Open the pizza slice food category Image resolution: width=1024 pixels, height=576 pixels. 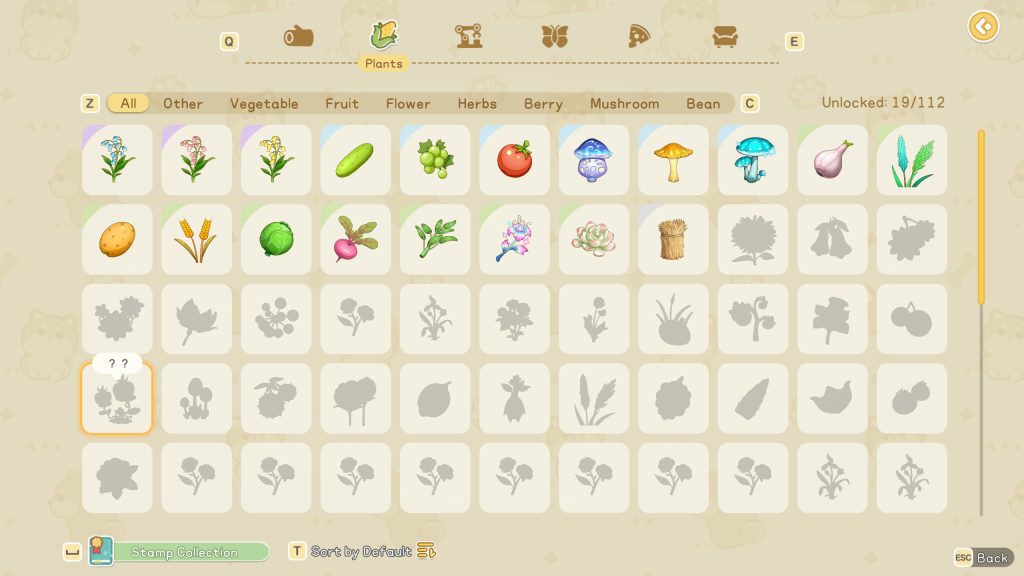tap(639, 37)
